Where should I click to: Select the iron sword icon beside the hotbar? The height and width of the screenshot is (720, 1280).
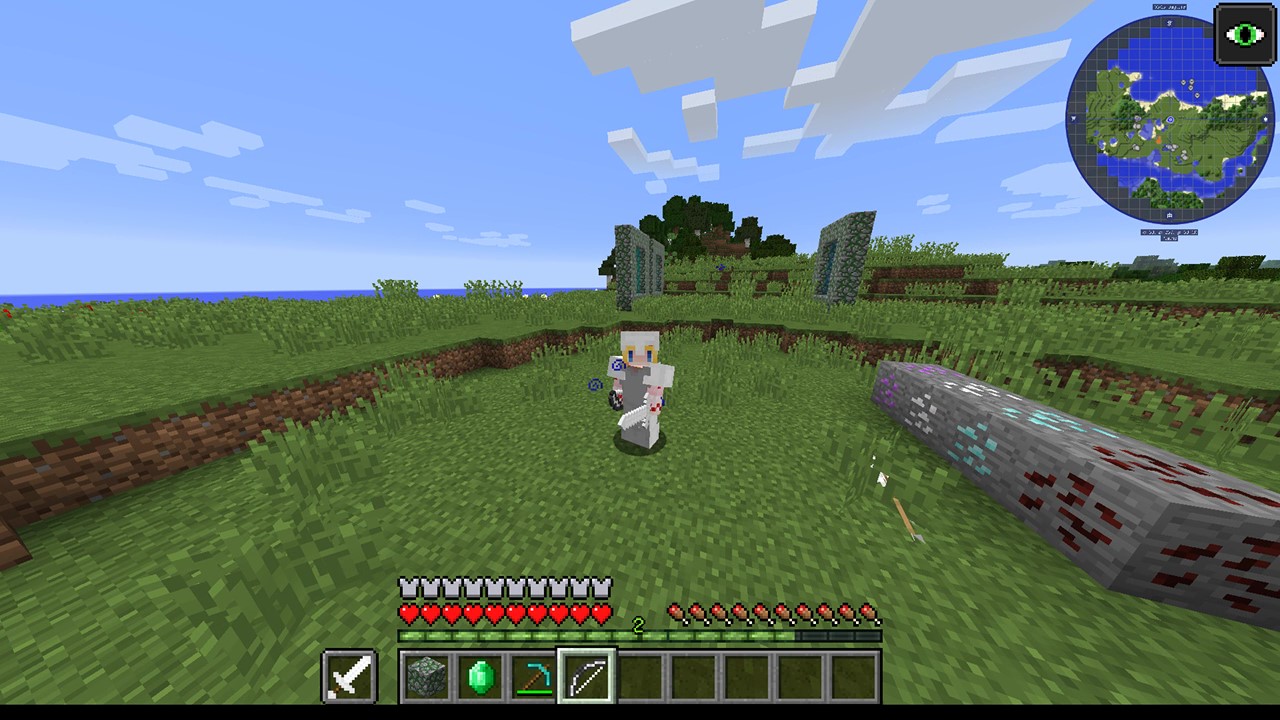coord(348,675)
